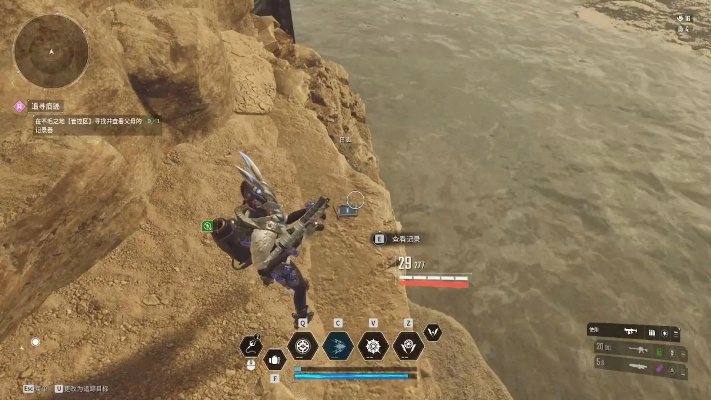Use the V spiked burst skill
Image resolution: width=711 pixels, height=400 pixels.
373,346
